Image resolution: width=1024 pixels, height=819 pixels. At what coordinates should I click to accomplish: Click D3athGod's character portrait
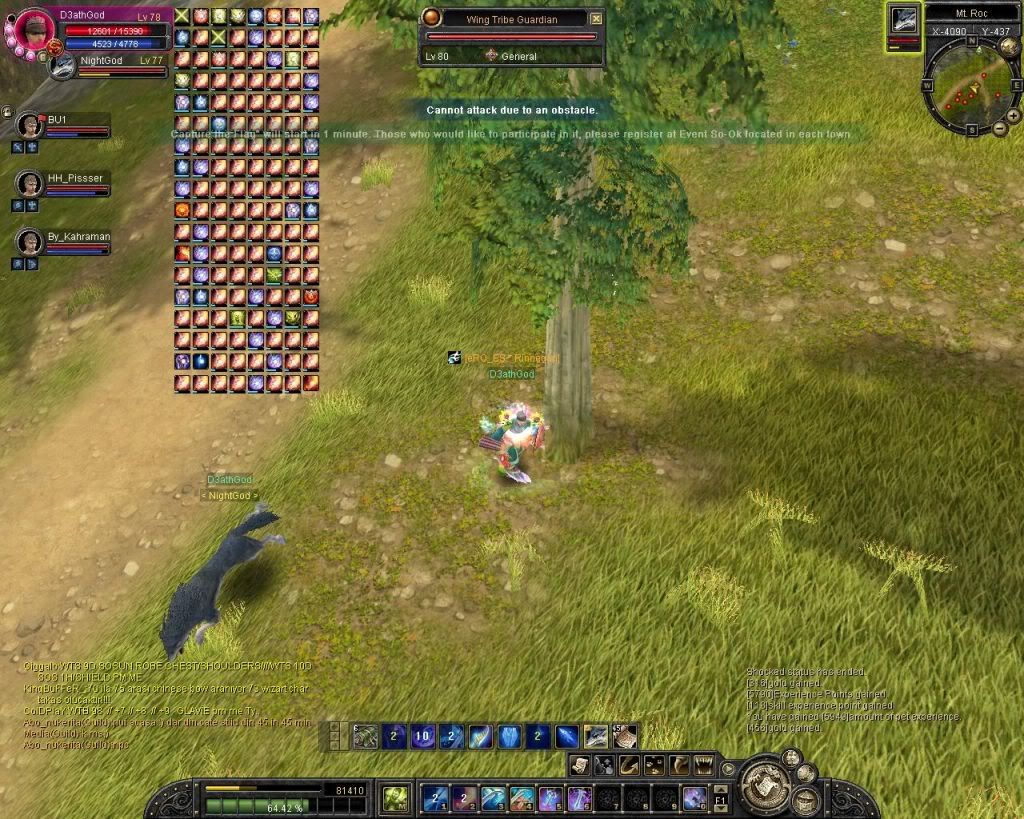[30, 30]
